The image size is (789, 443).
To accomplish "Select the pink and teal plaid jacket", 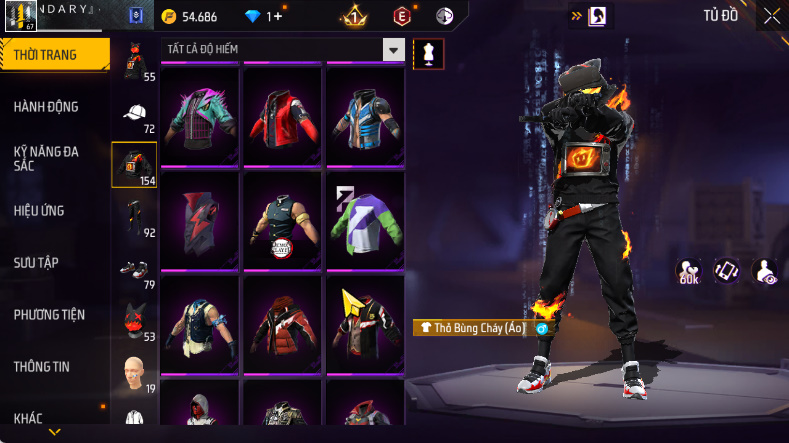I will point(199,115).
